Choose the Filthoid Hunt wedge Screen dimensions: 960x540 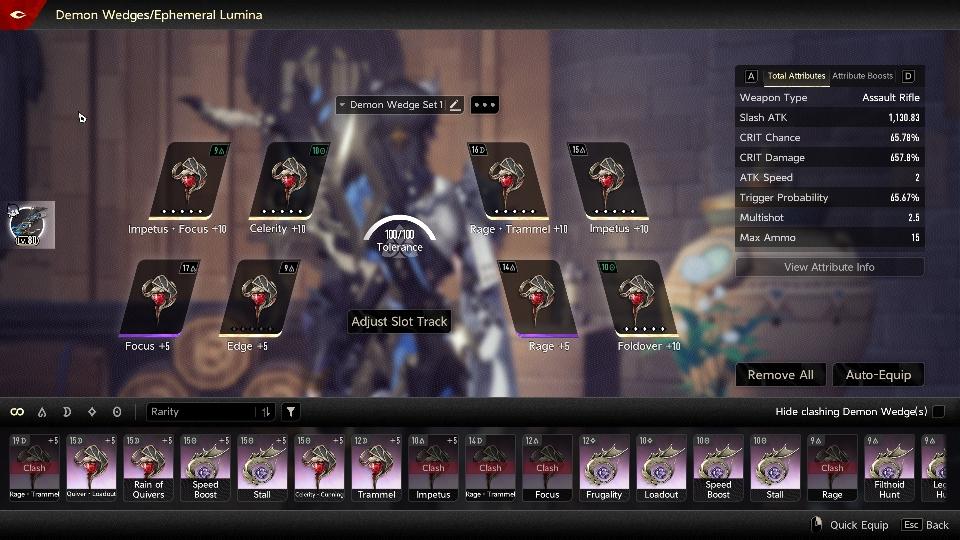click(x=889, y=467)
